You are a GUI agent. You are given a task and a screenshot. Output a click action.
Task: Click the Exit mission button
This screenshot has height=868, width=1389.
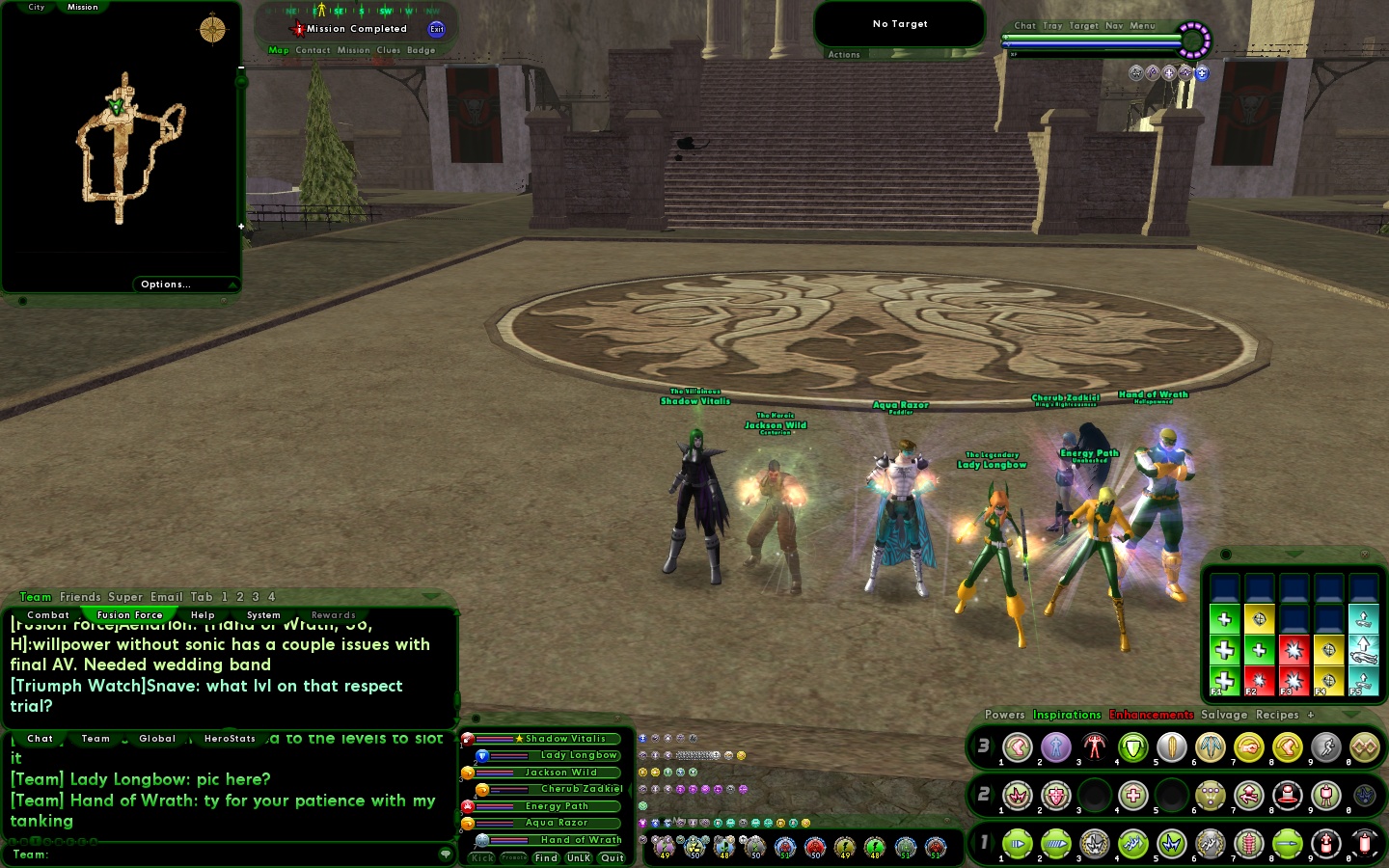pyautogui.click(x=436, y=29)
